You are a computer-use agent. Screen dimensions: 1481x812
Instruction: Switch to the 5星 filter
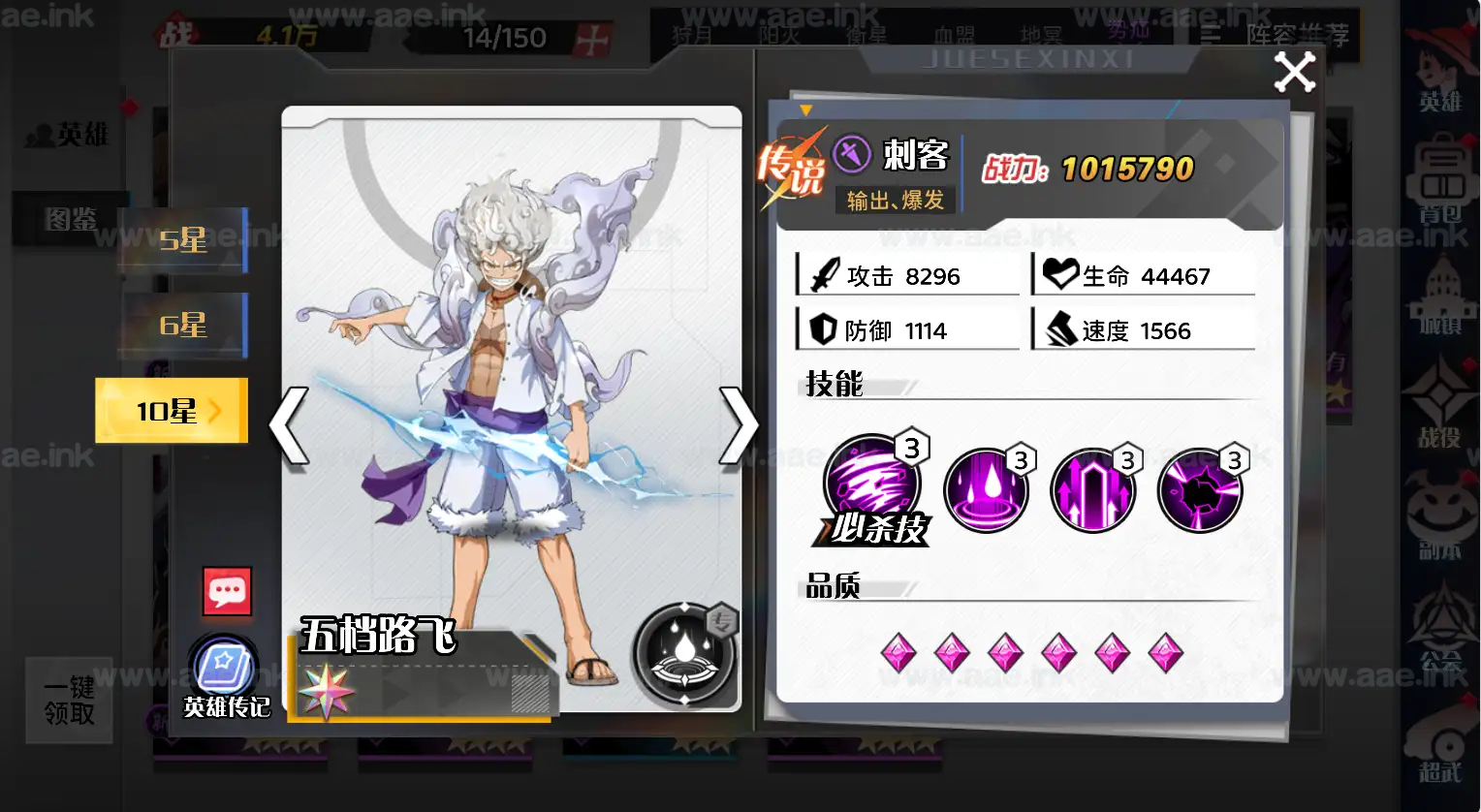[x=181, y=240]
